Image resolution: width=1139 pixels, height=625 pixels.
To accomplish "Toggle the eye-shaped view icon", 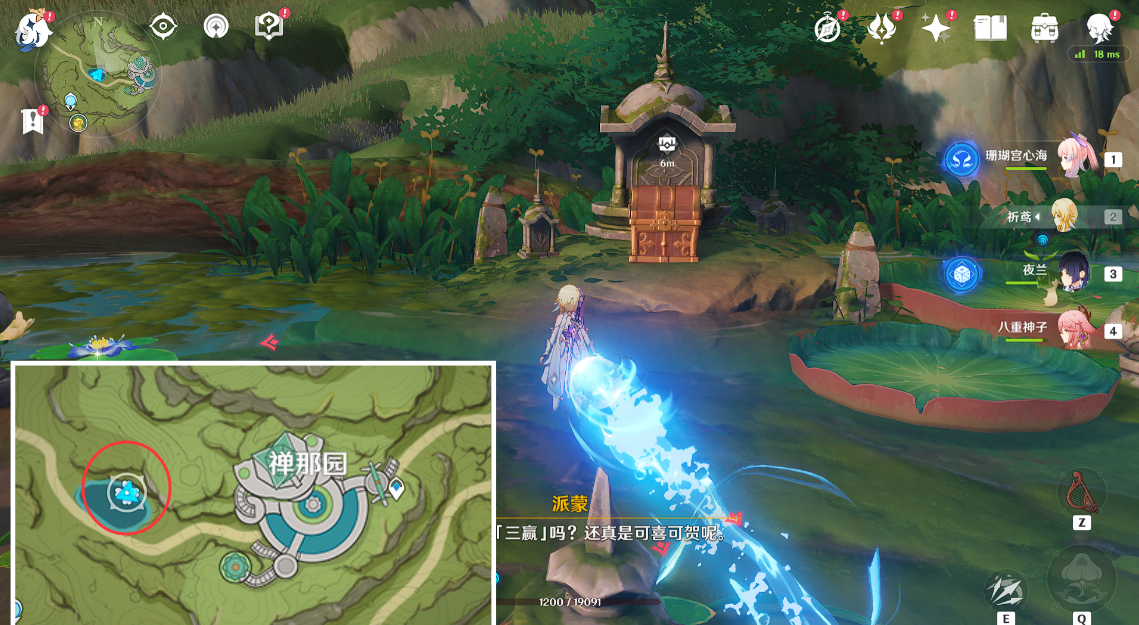I will (163, 27).
